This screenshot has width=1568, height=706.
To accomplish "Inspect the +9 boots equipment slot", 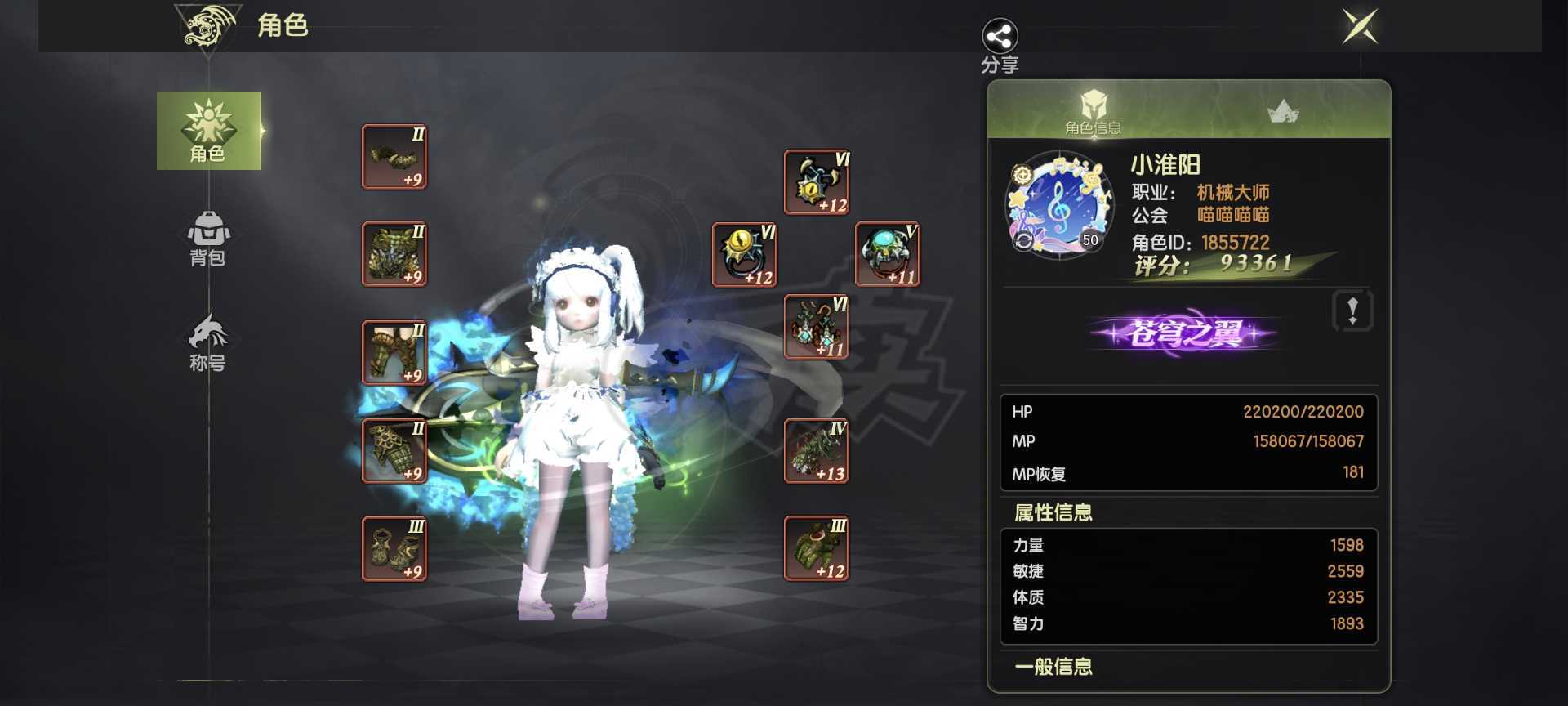I will (x=394, y=549).
